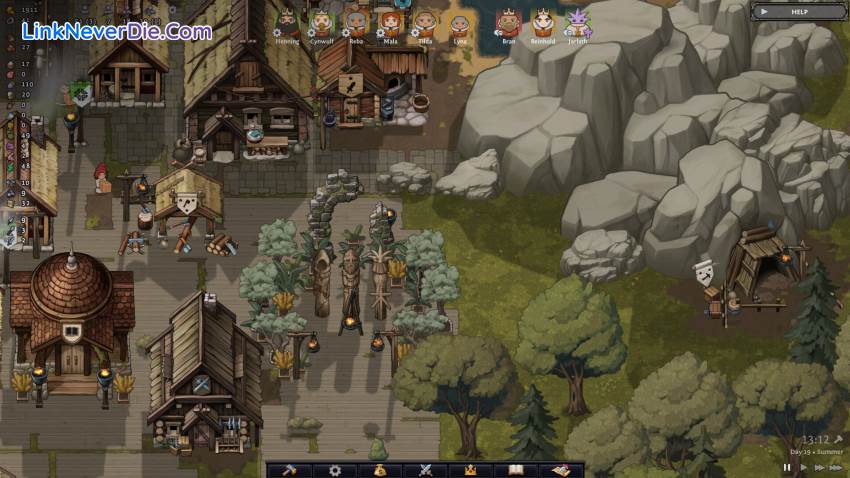
Task: Pause the game
Action: [787, 467]
